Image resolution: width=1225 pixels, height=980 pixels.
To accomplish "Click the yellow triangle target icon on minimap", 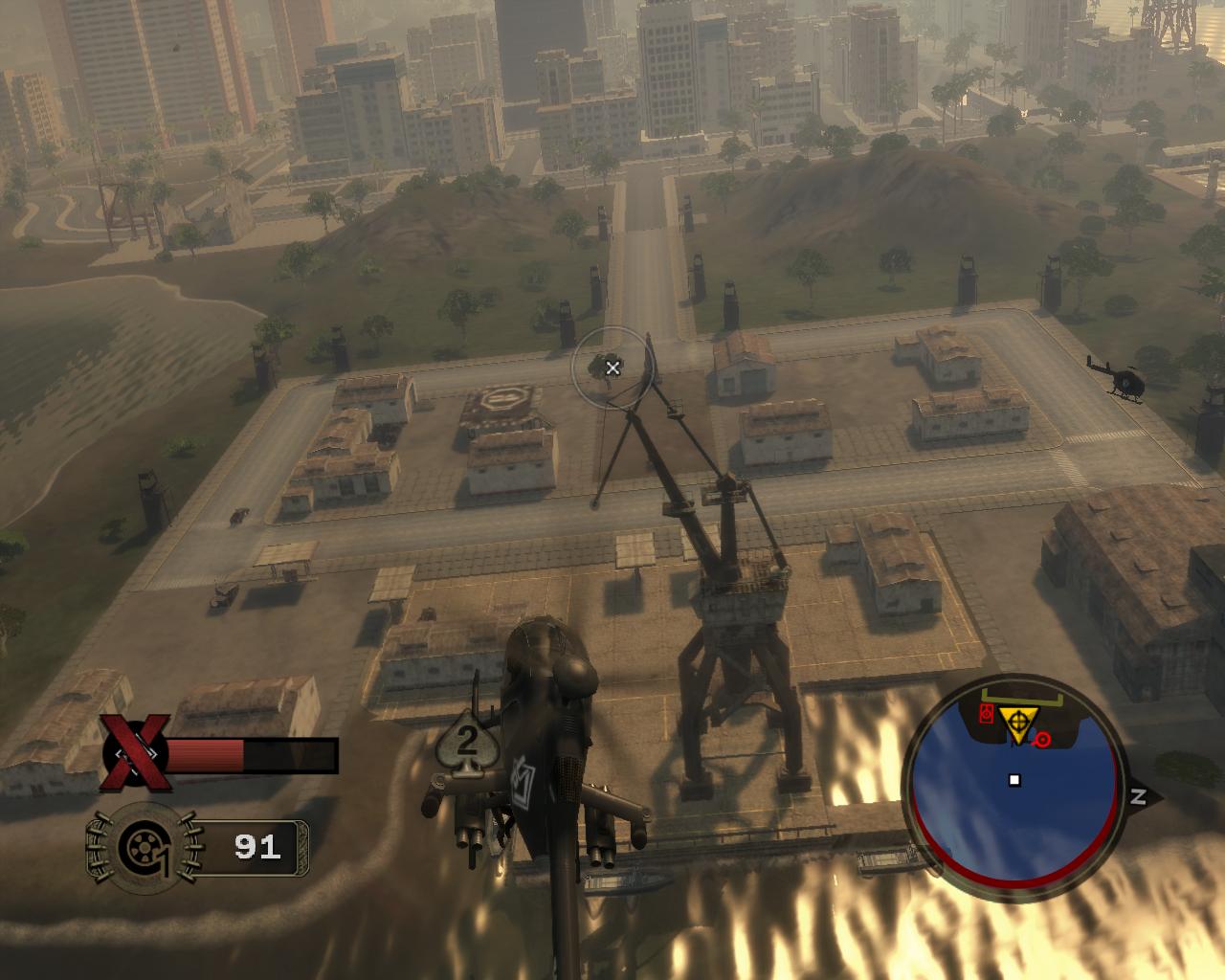I will click(1016, 720).
